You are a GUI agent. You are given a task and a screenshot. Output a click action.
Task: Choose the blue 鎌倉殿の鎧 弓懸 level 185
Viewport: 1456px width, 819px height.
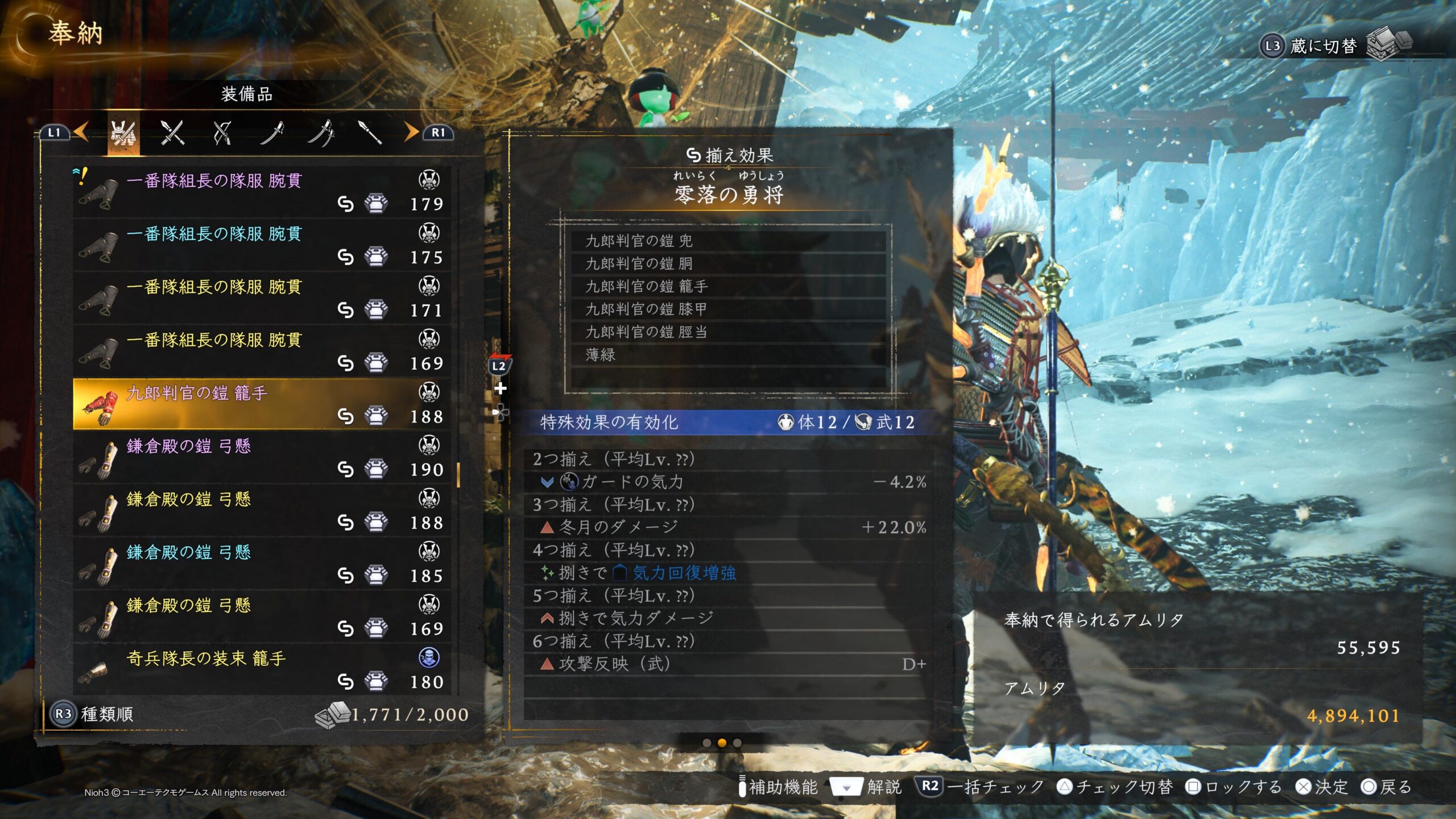262,564
